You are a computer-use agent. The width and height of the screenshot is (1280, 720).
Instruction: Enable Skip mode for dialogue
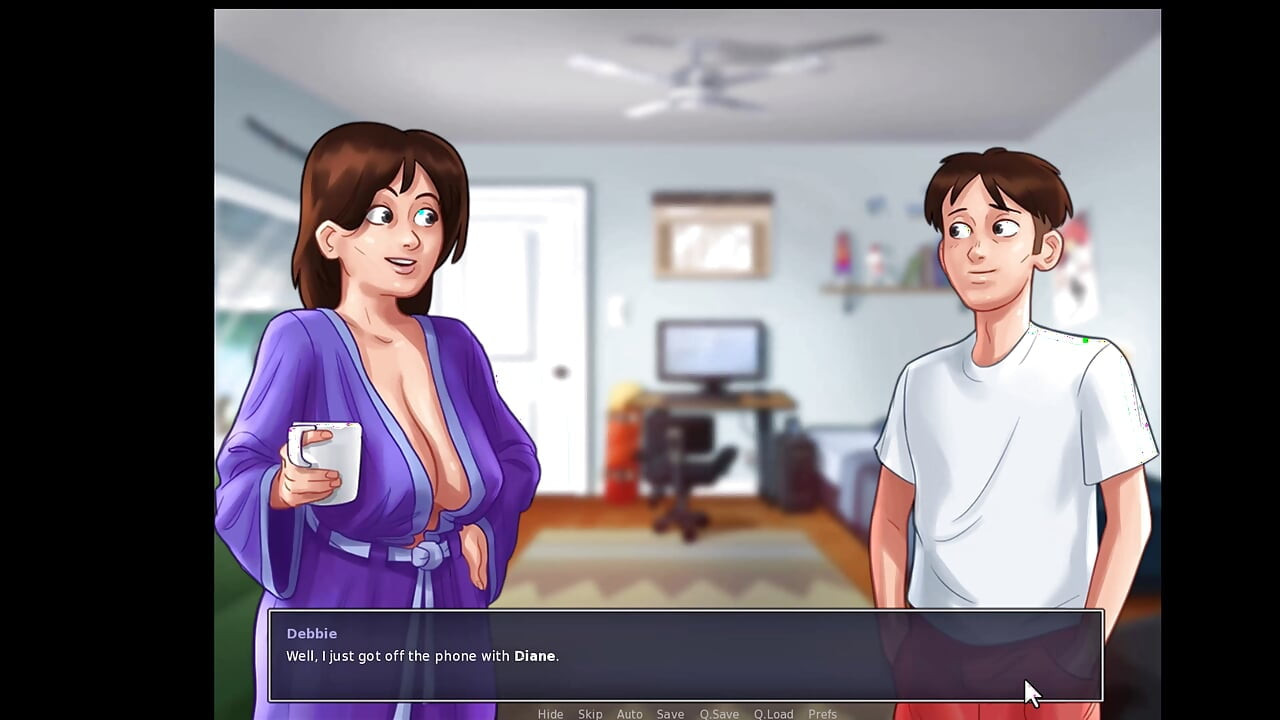(x=590, y=714)
